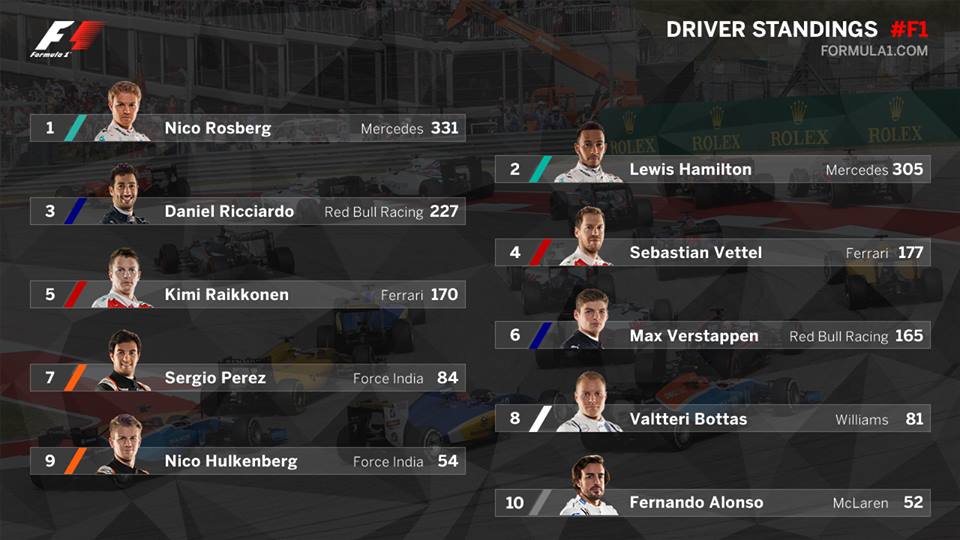This screenshot has height=540, width=960.
Task: Open Fernando Alonso's driver entry
Action: point(712,503)
